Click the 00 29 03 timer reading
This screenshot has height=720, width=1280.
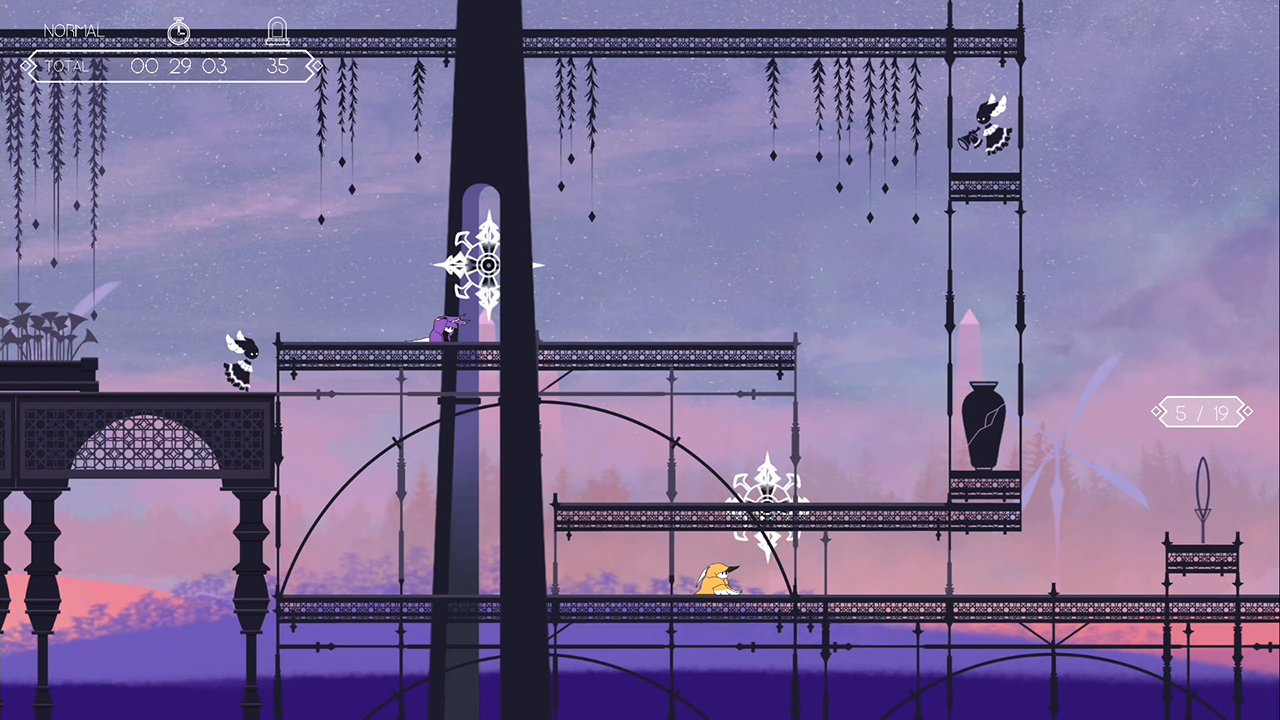pyautogui.click(x=178, y=66)
